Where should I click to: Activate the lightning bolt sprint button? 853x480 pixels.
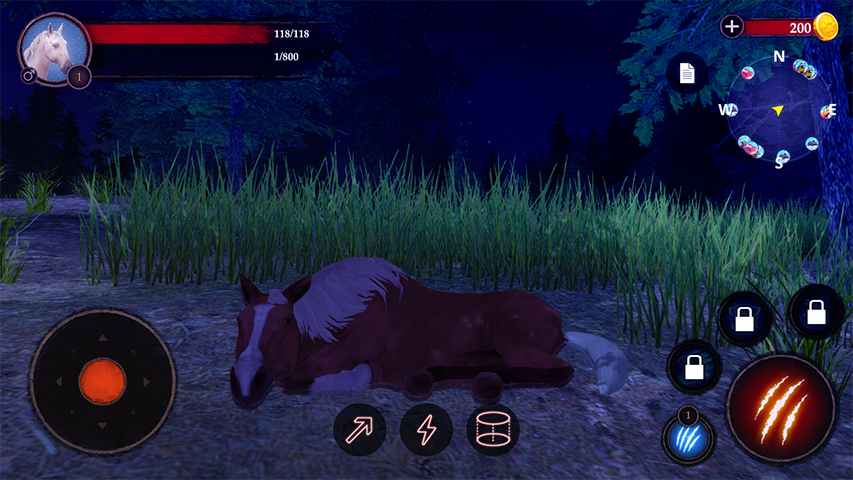[x=426, y=430]
